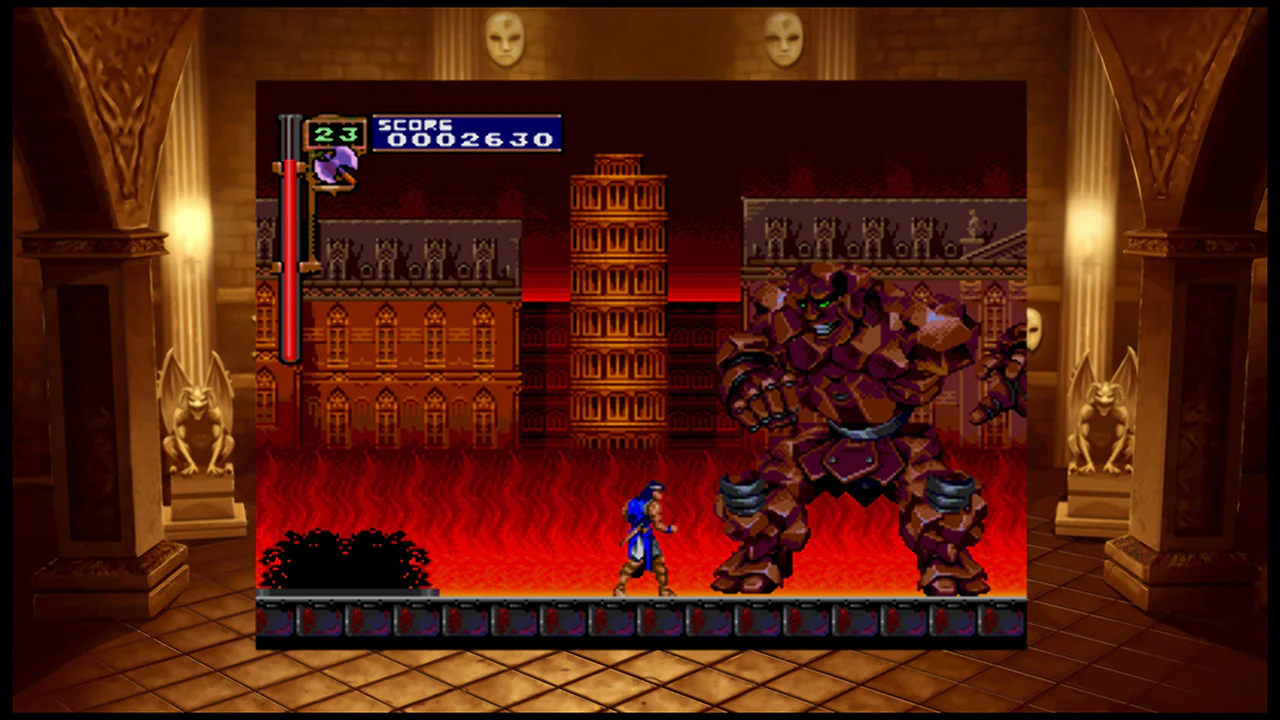Click the mask face above the right pillar
This screenshot has height=720, width=1280.
coord(786,38)
